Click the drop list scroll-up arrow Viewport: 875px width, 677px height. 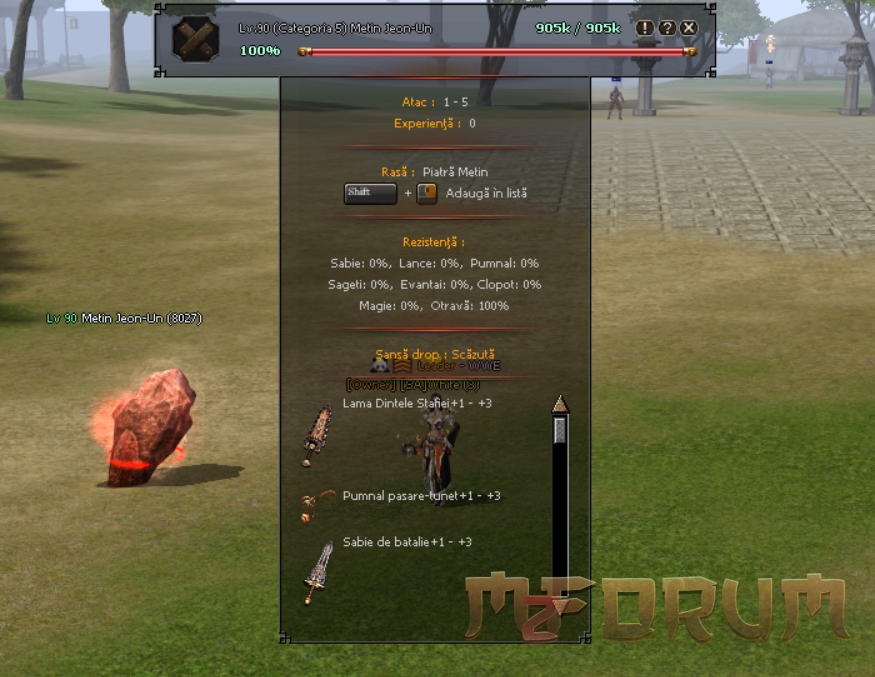(560, 403)
